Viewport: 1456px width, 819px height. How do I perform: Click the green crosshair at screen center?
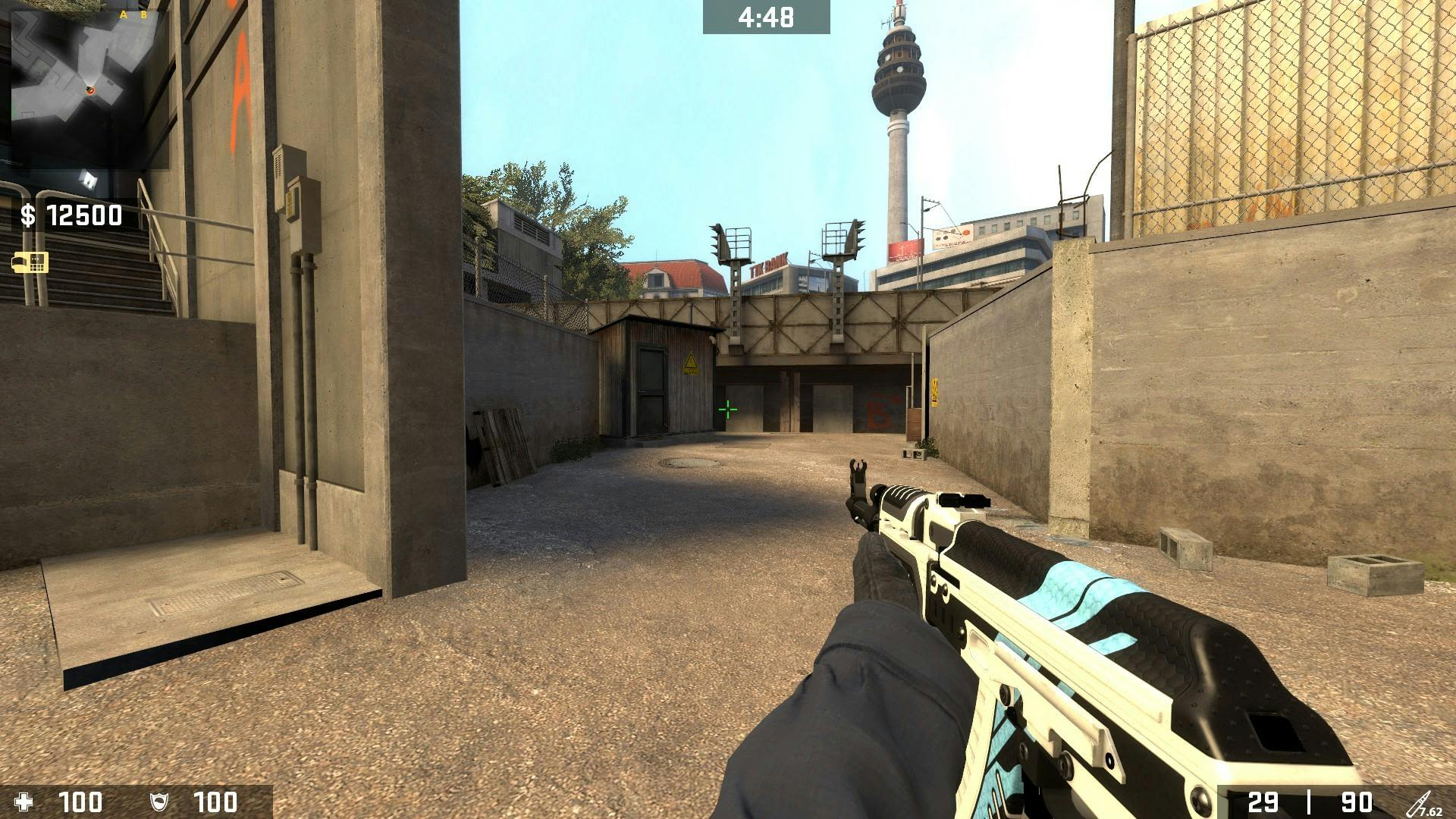(727, 409)
